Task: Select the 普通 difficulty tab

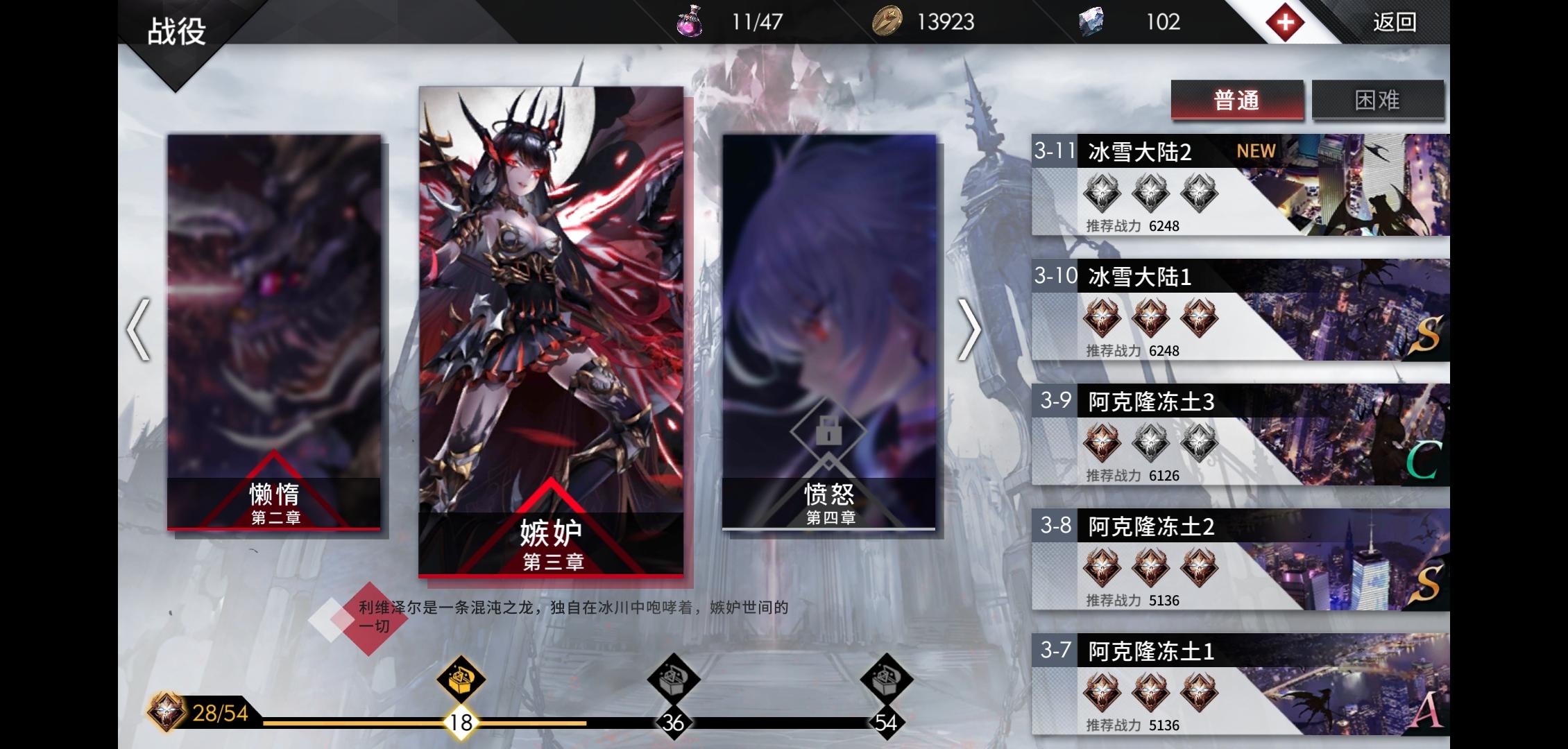Action: point(1238,101)
